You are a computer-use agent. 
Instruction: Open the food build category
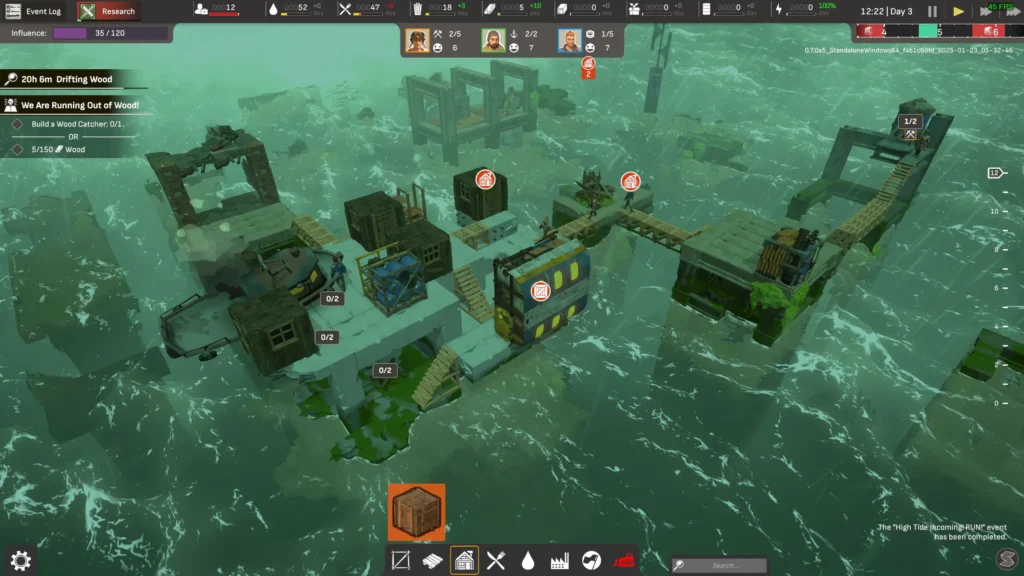(x=496, y=560)
